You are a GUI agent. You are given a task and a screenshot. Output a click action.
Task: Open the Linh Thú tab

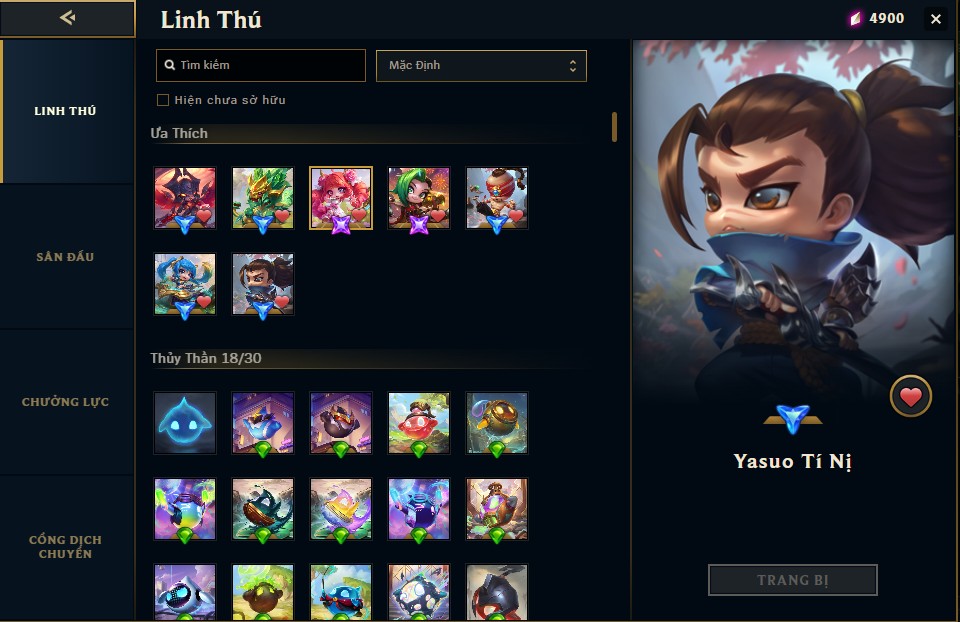click(66, 111)
